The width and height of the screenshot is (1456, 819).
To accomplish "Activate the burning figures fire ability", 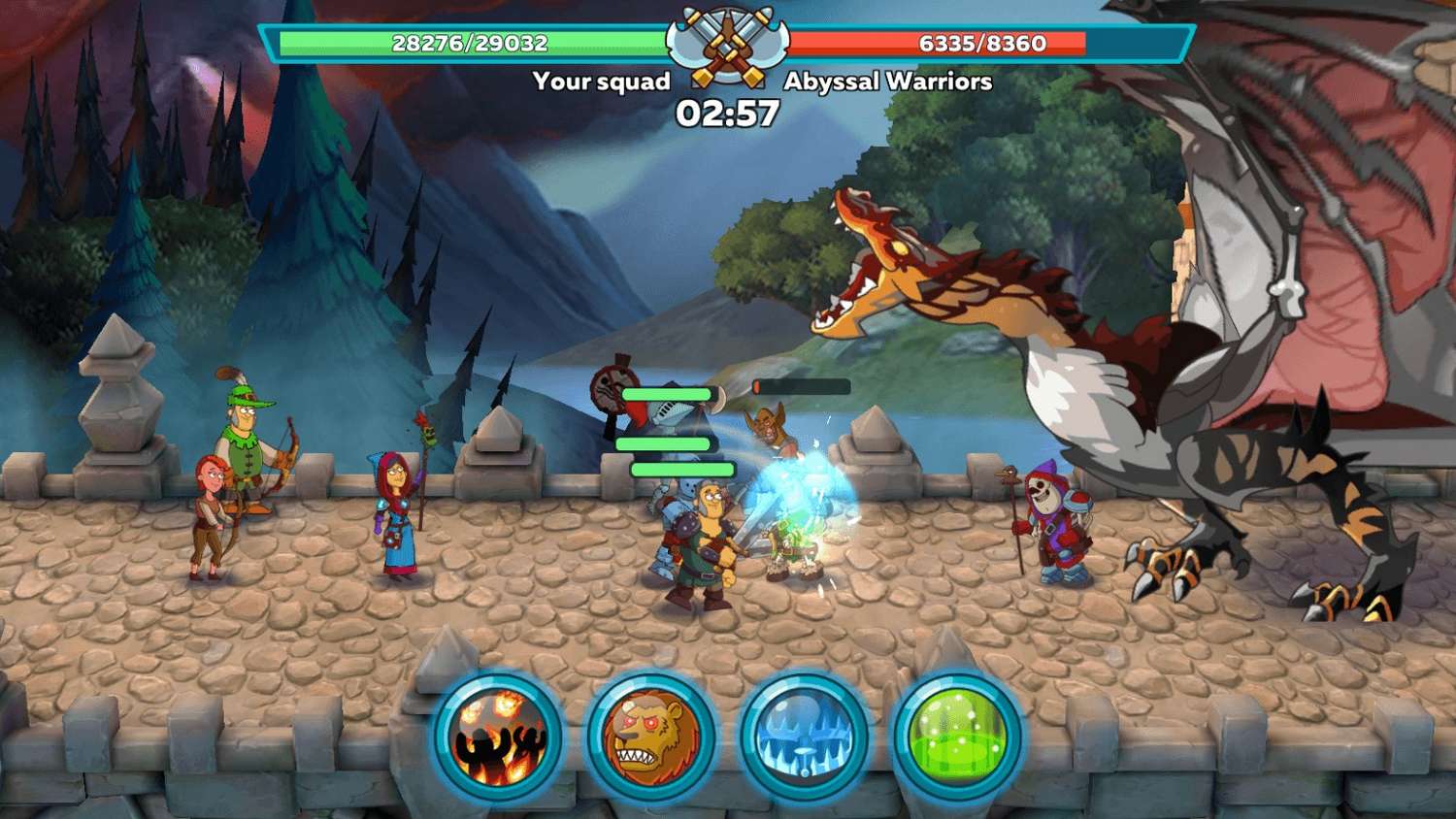I will 499,737.
